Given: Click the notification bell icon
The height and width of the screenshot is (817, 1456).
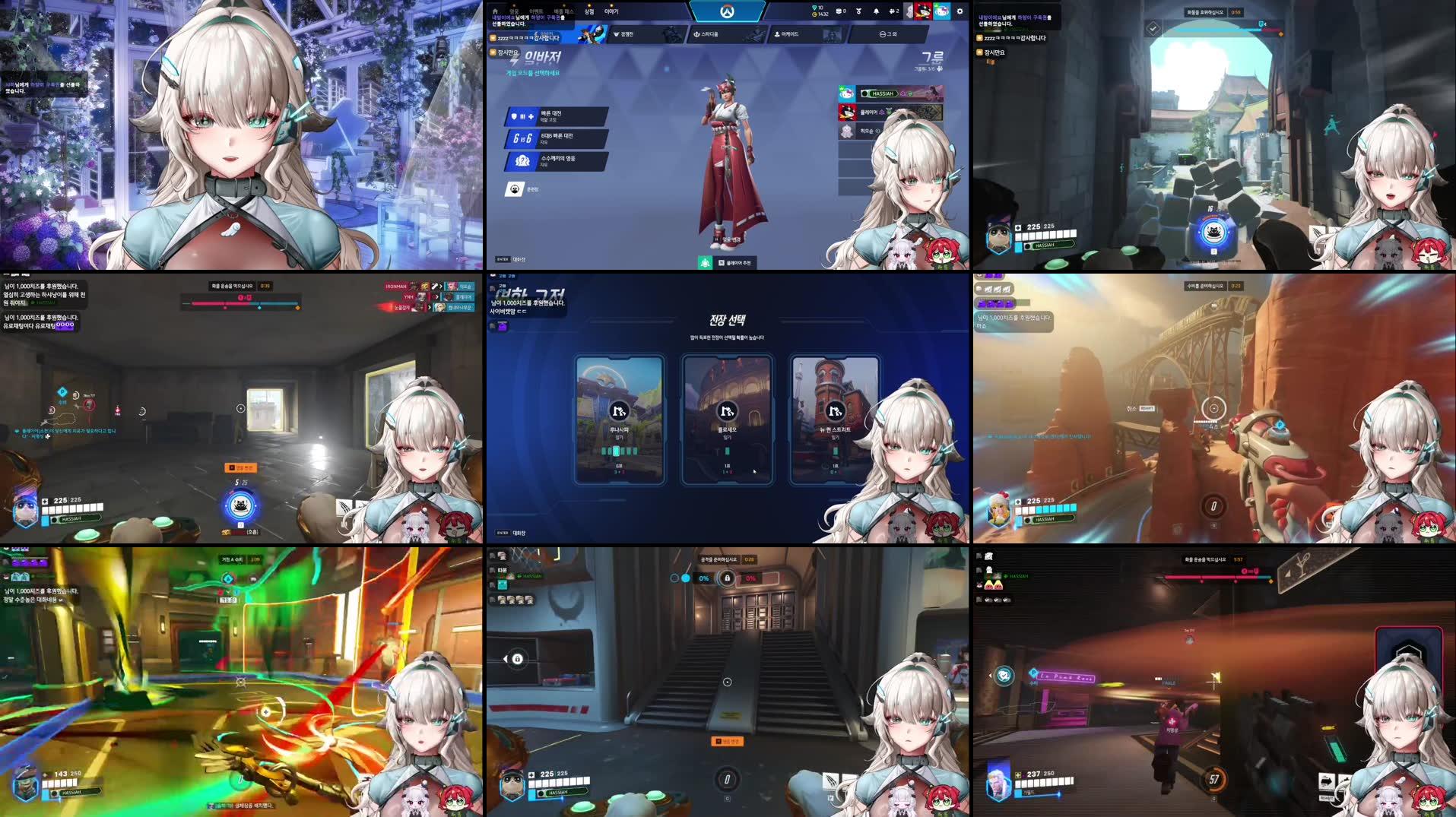Looking at the screenshot, I should (876, 11).
